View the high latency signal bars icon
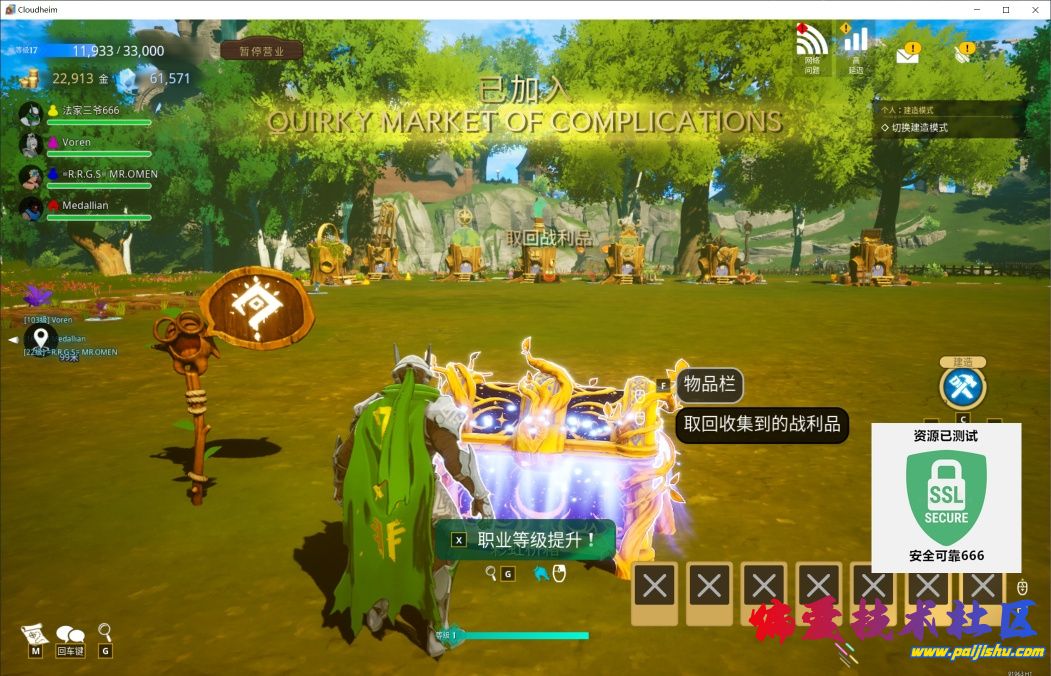The height and width of the screenshot is (676, 1051). pos(855,42)
